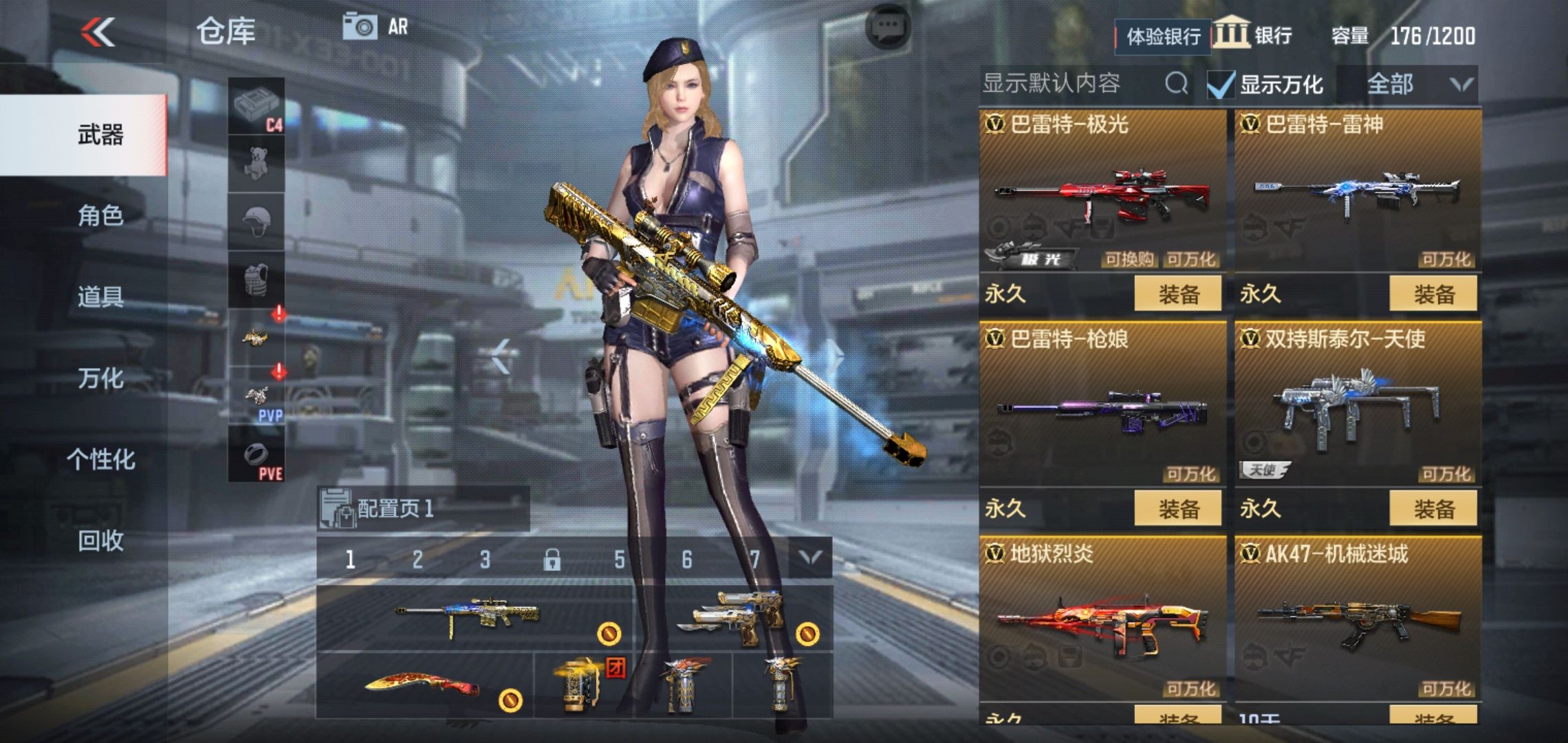Select the 道具 items tab
This screenshot has width=1568, height=743.
coord(100,297)
